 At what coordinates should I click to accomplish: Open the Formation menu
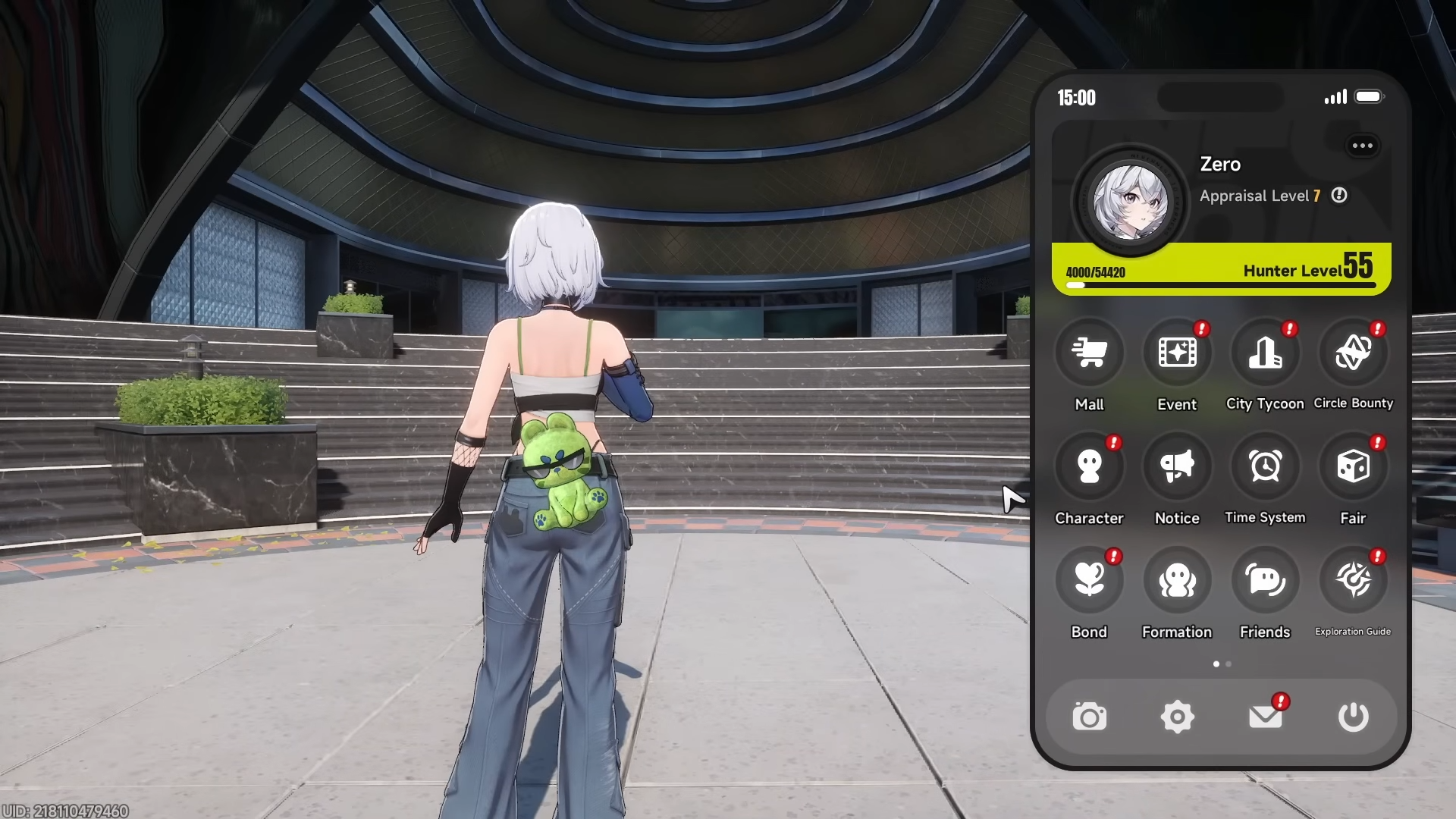point(1177,580)
